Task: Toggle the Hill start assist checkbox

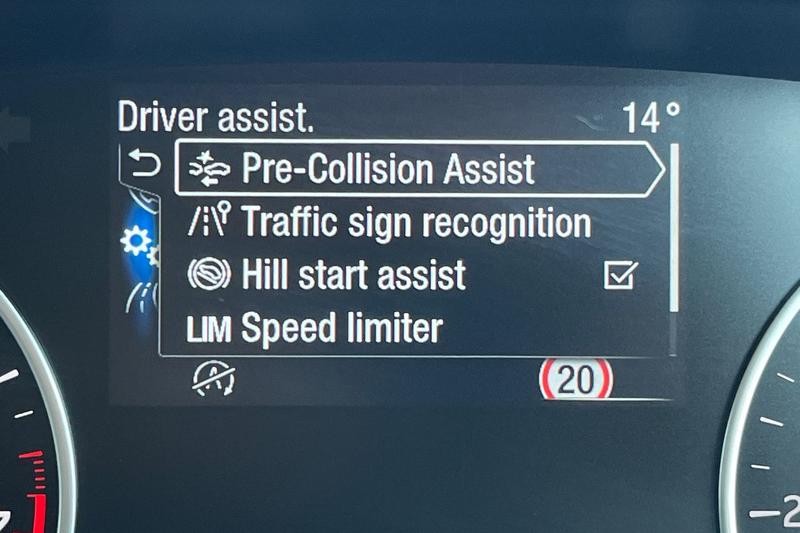Action: [620, 275]
